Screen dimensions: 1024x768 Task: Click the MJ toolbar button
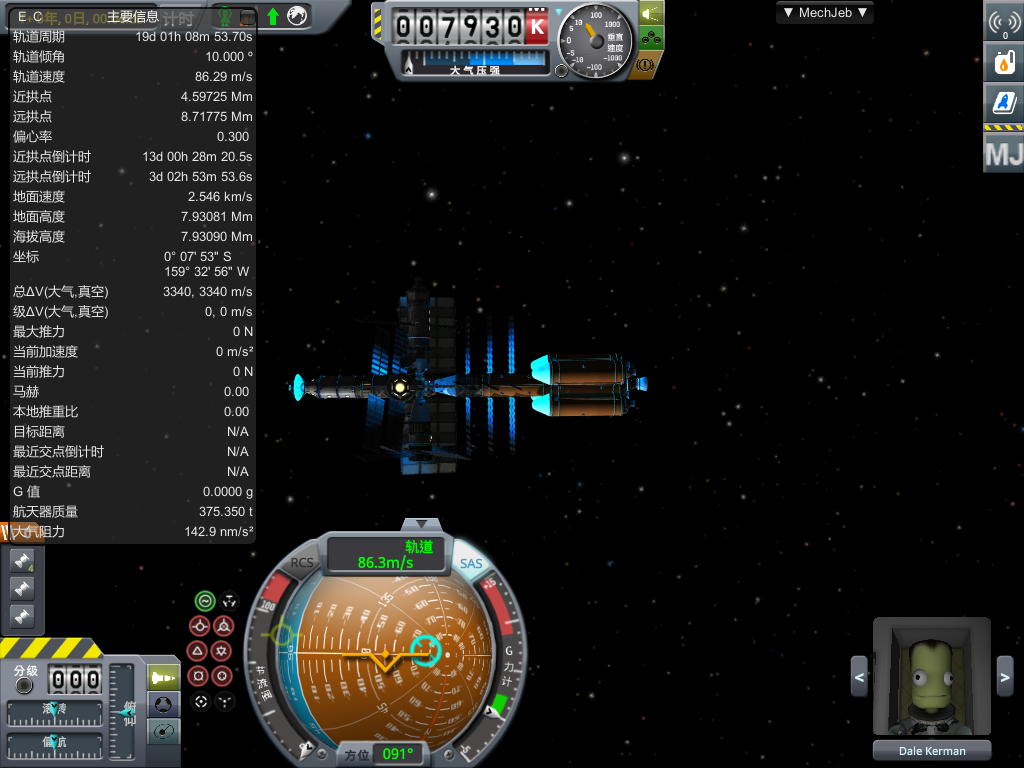pyautogui.click(x=1003, y=155)
